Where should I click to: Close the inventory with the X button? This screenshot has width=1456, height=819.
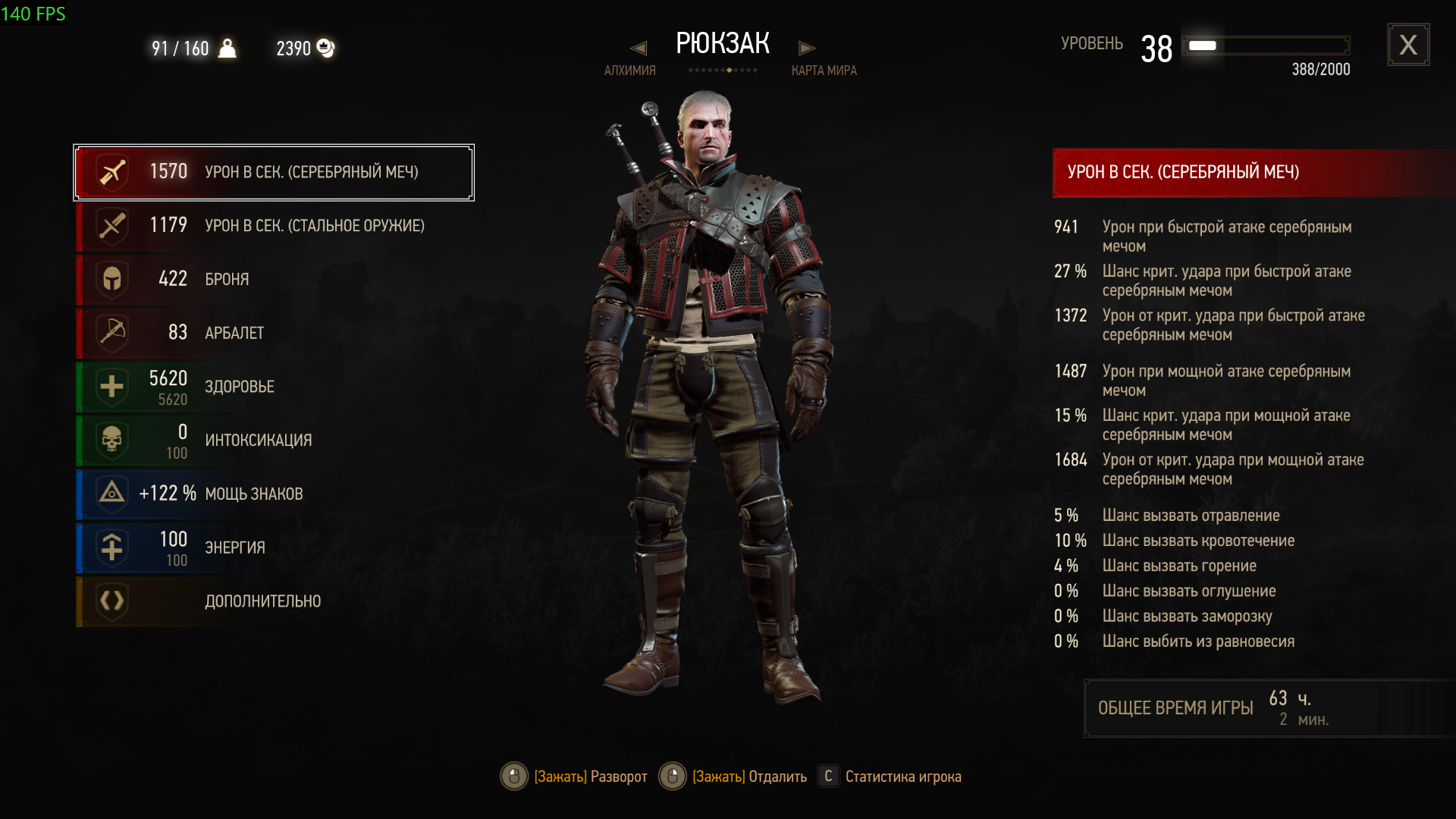[x=1408, y=45]
